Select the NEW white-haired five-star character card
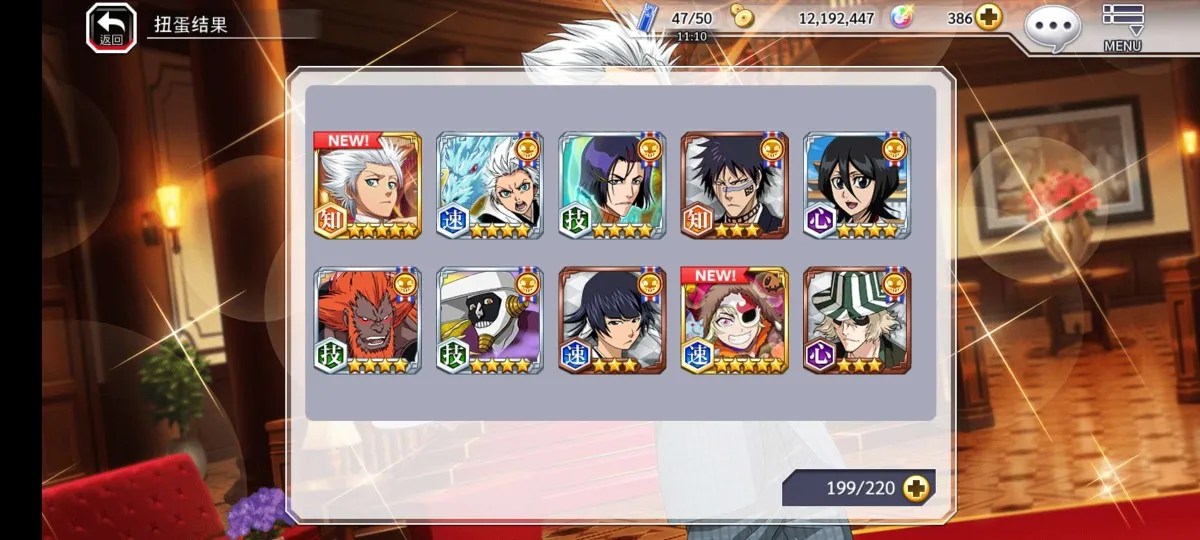The width and height of the screenshot is (1200, 540). click(367, 185)
